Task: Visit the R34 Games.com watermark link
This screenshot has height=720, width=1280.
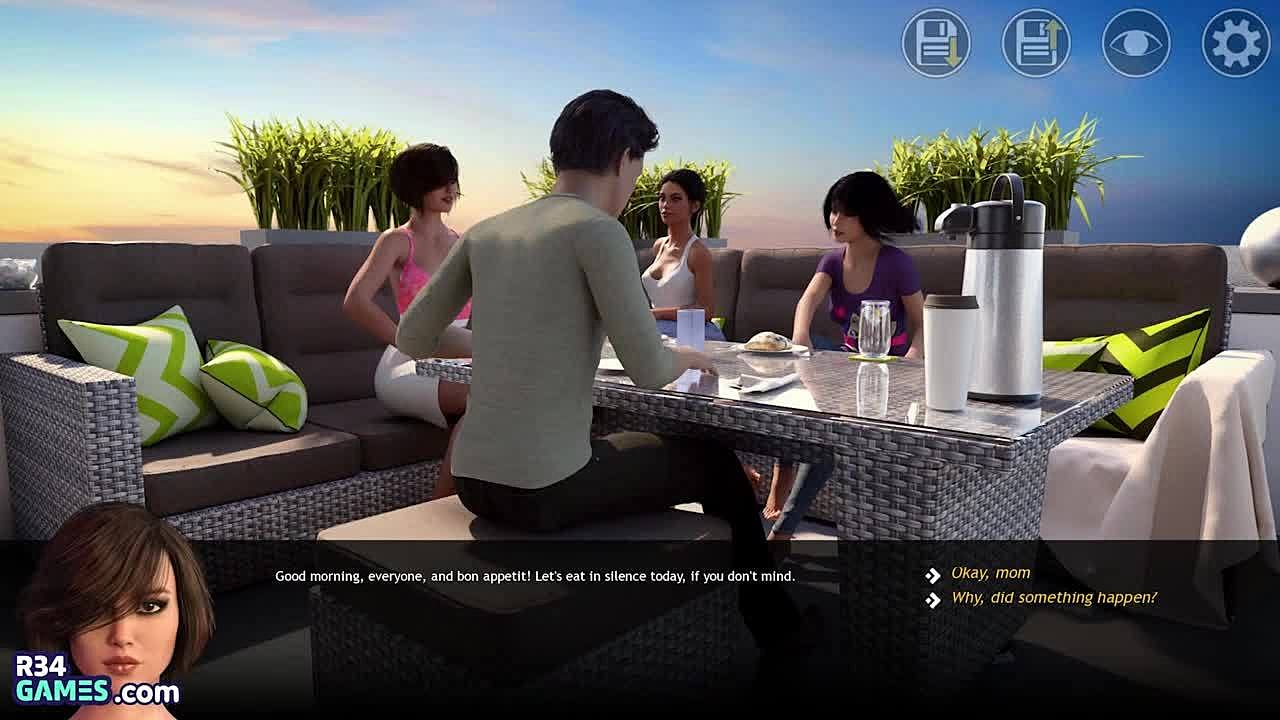Action: pos(96,679)
